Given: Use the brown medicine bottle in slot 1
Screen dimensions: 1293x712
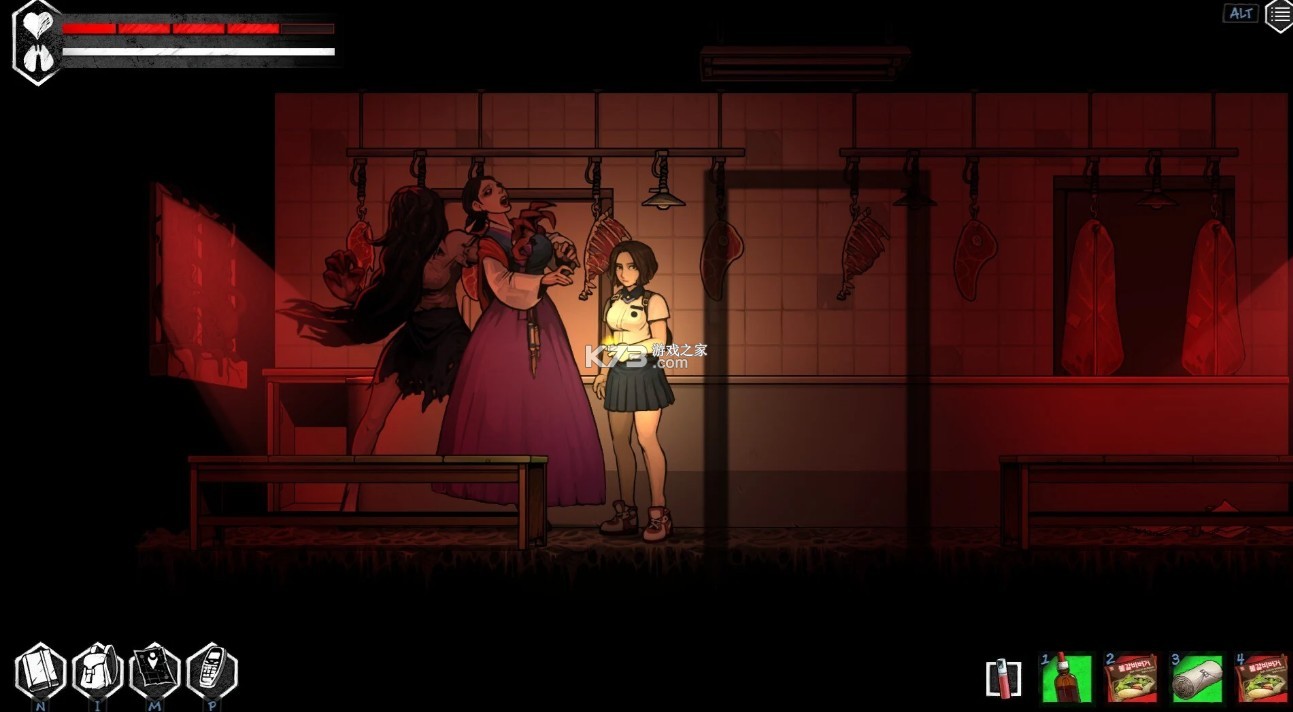Looking at the screenshot, I should (1067, 679).
